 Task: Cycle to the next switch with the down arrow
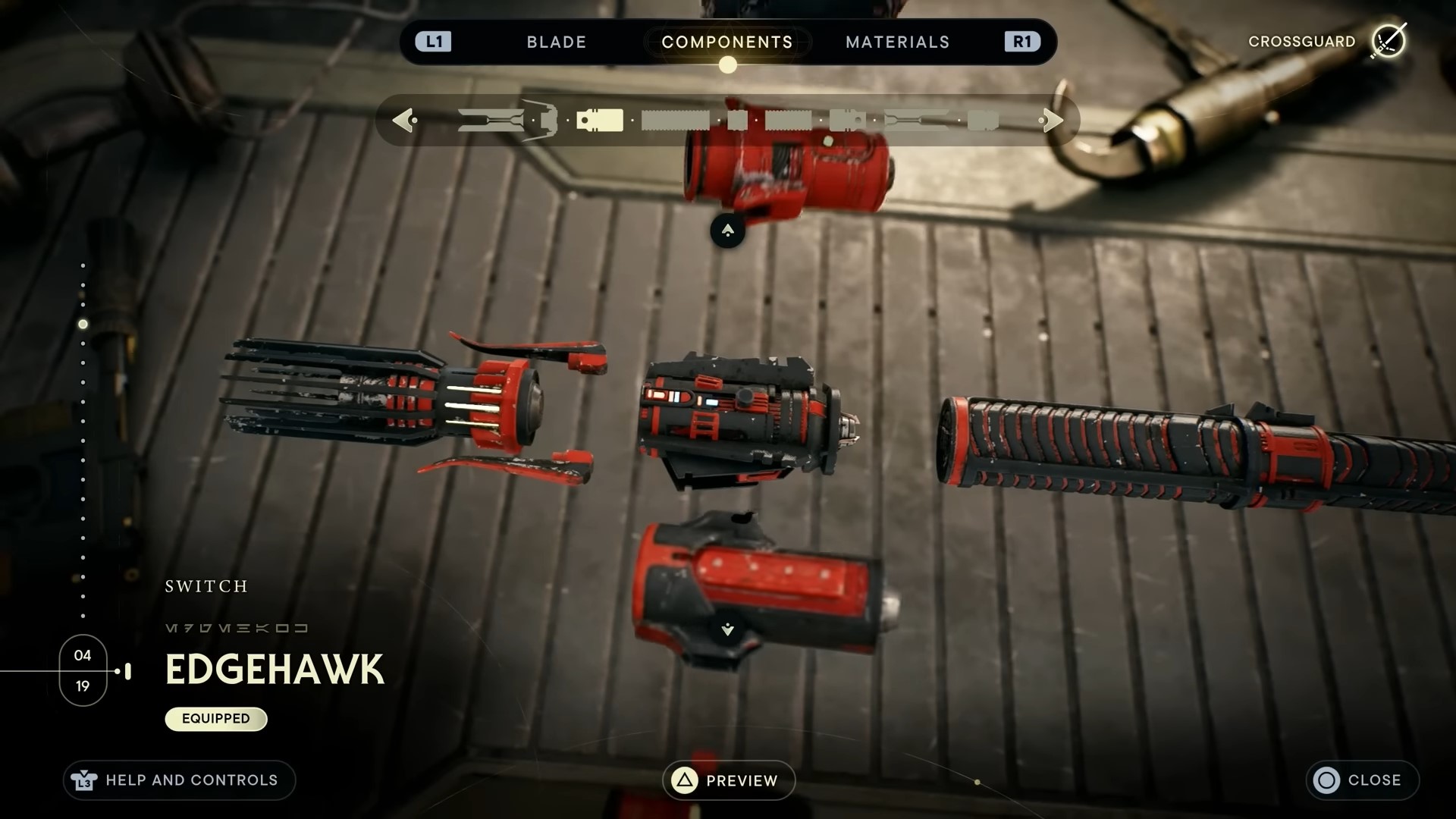tap(727, 629)
